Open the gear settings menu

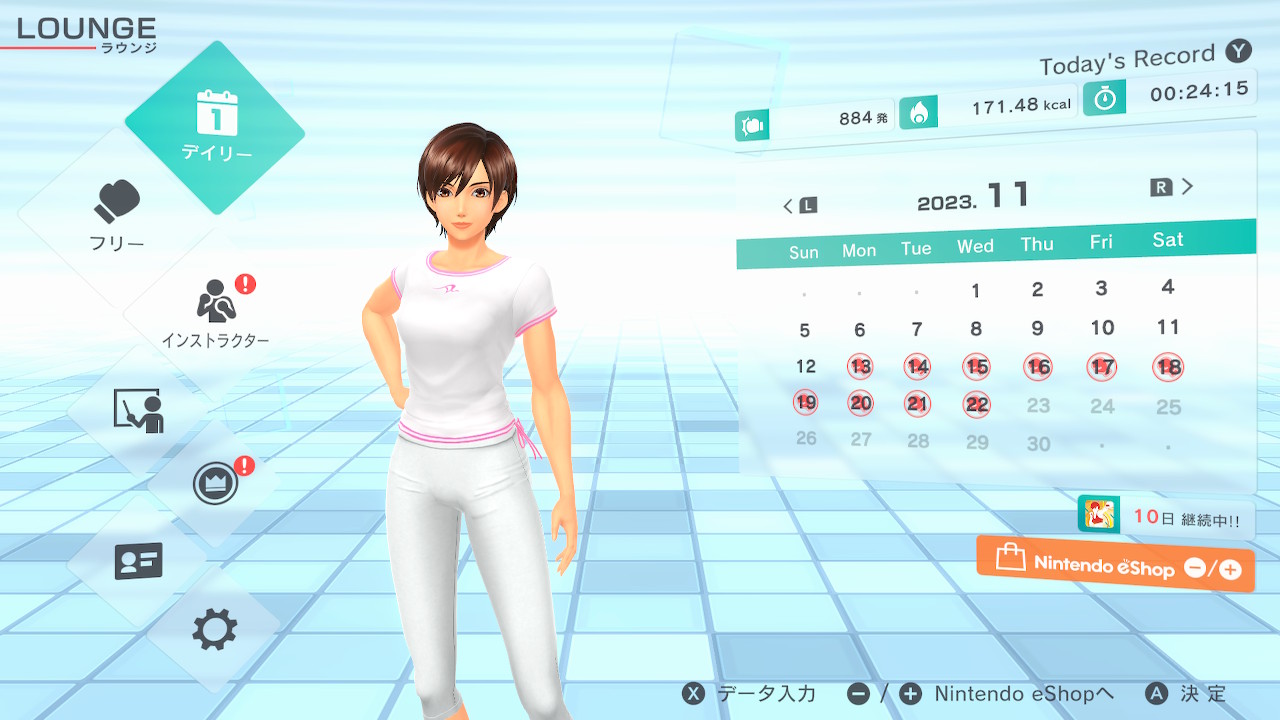(215, 630)
